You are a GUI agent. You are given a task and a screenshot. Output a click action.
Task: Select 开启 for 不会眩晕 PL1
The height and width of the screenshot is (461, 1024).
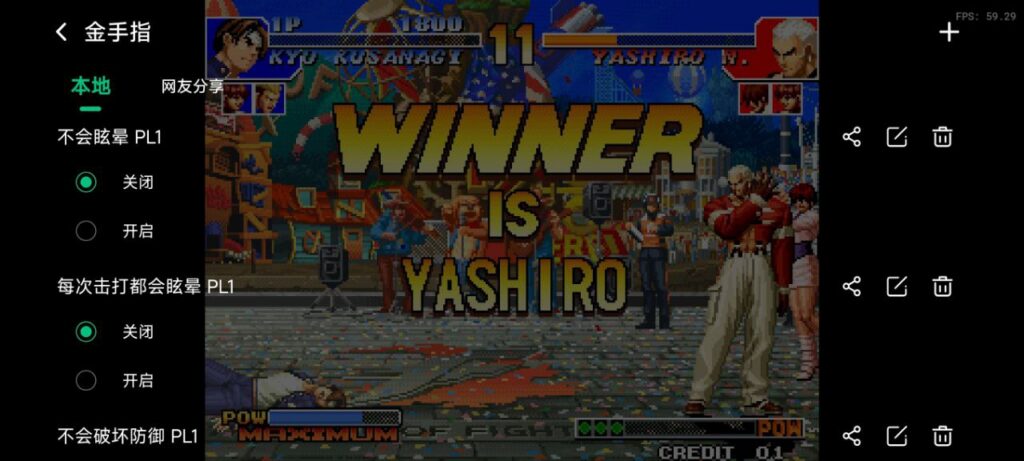pos(87,231)
